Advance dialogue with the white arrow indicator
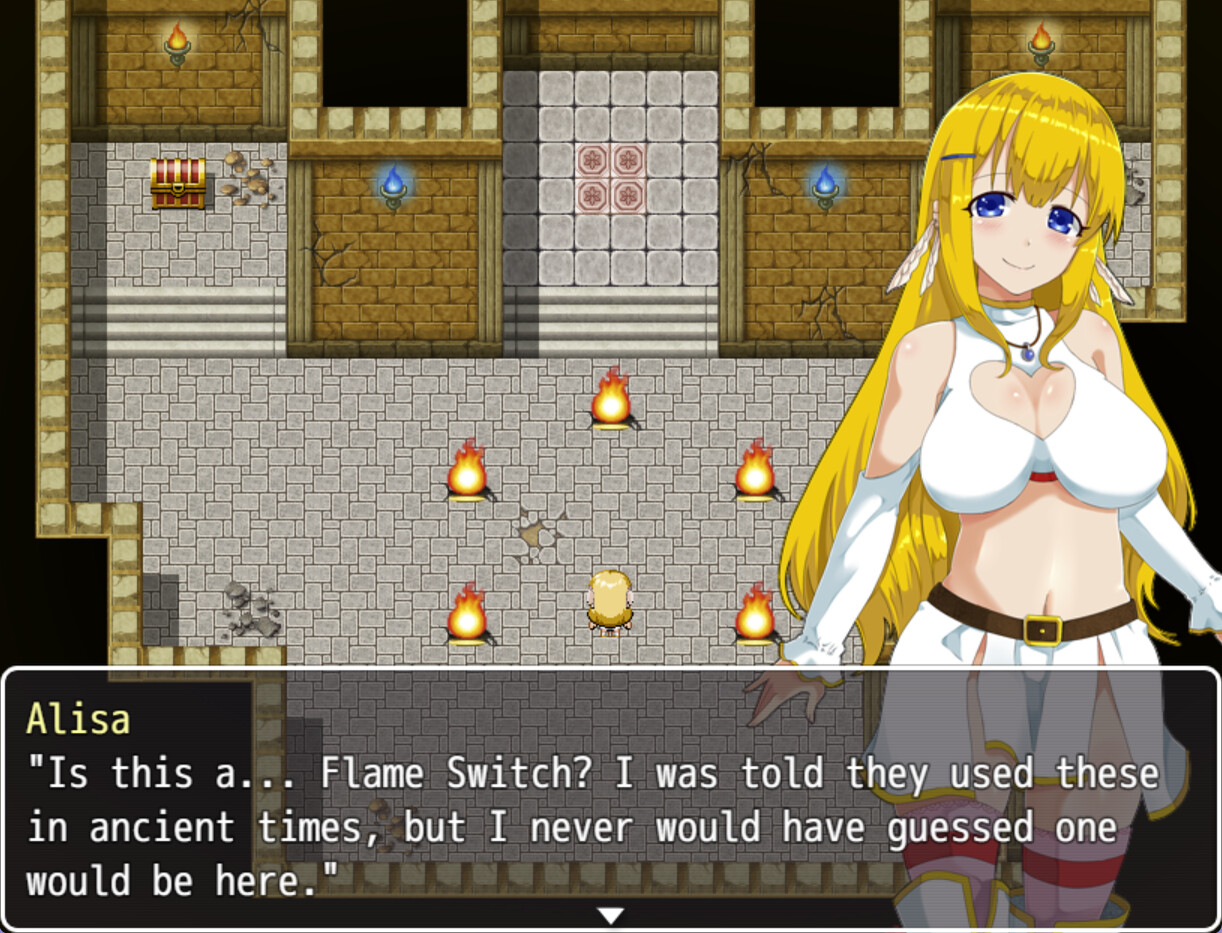1222x933 pixels. coord(610,915)
